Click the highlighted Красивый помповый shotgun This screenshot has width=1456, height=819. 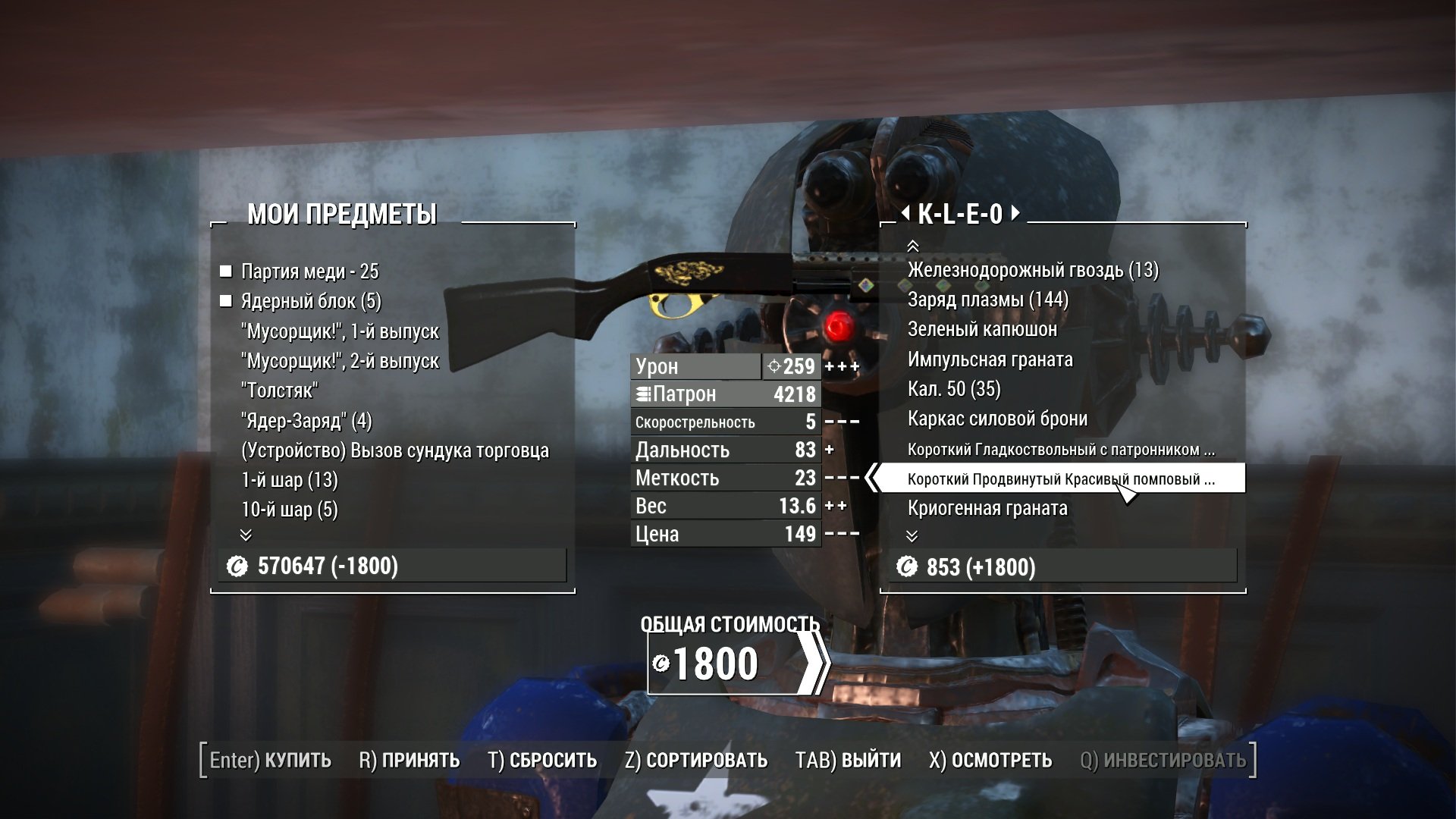point(1060,479)
